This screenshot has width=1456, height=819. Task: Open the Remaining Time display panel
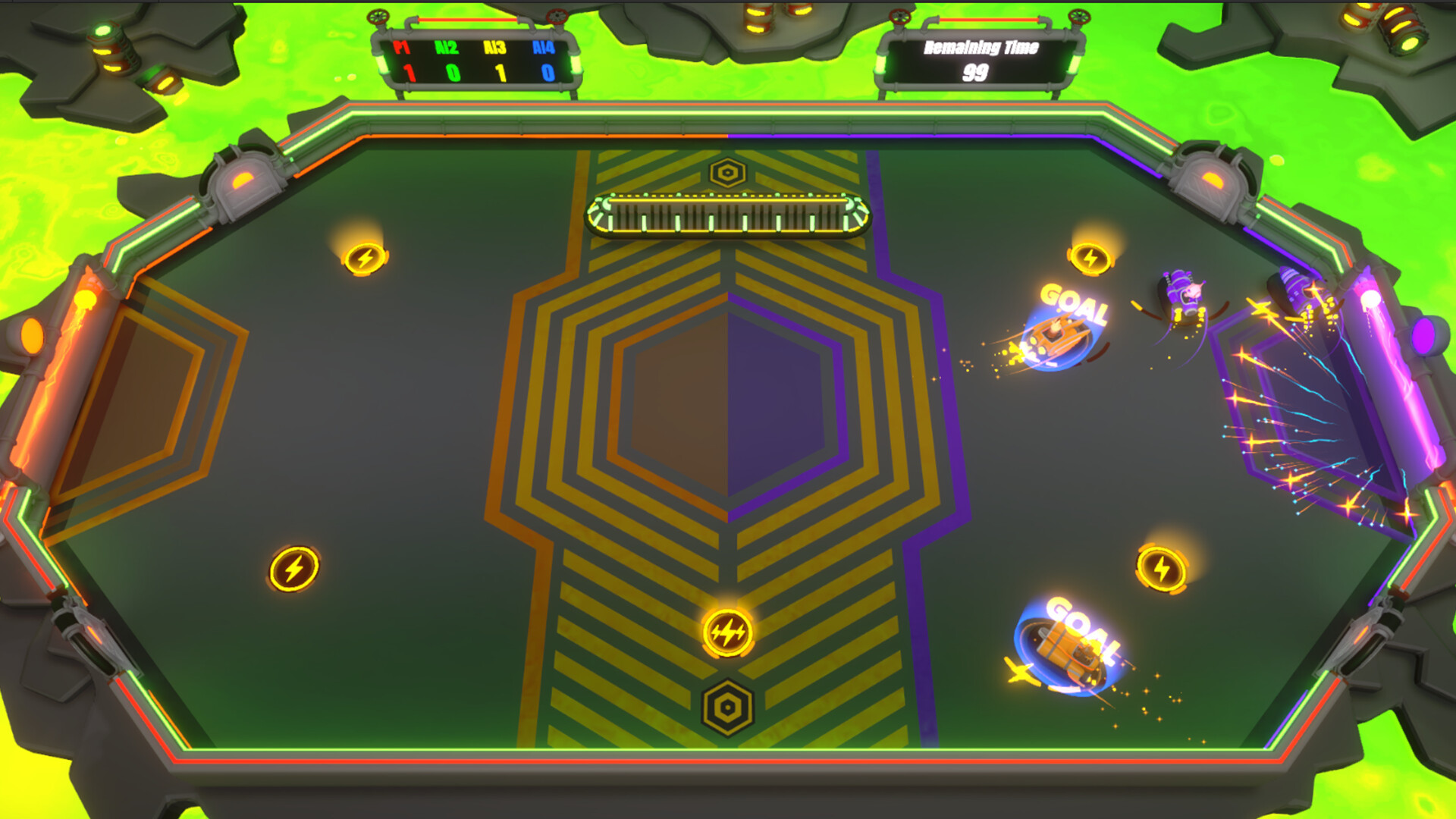point(978,61)
